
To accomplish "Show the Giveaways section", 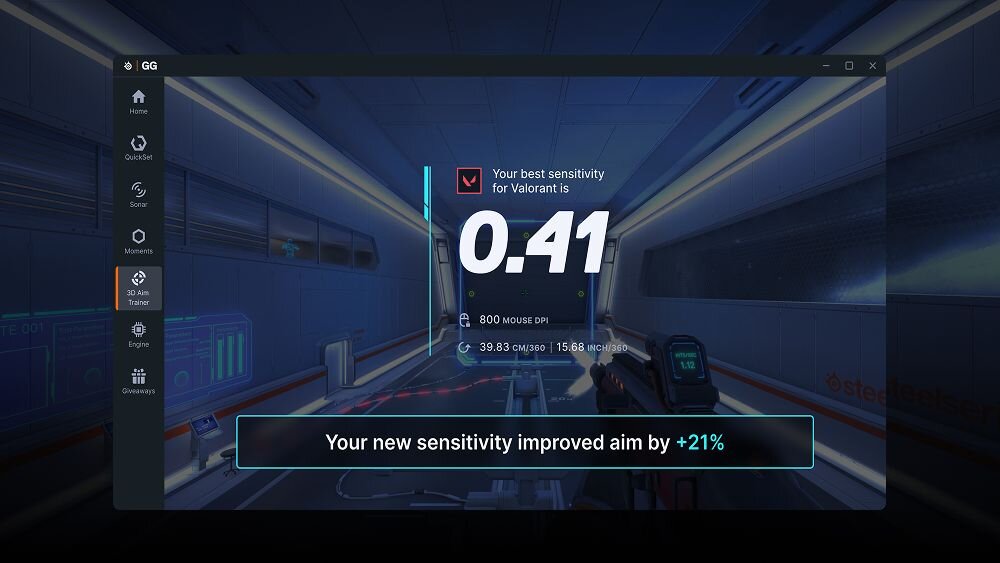I will tap(138, 381).
